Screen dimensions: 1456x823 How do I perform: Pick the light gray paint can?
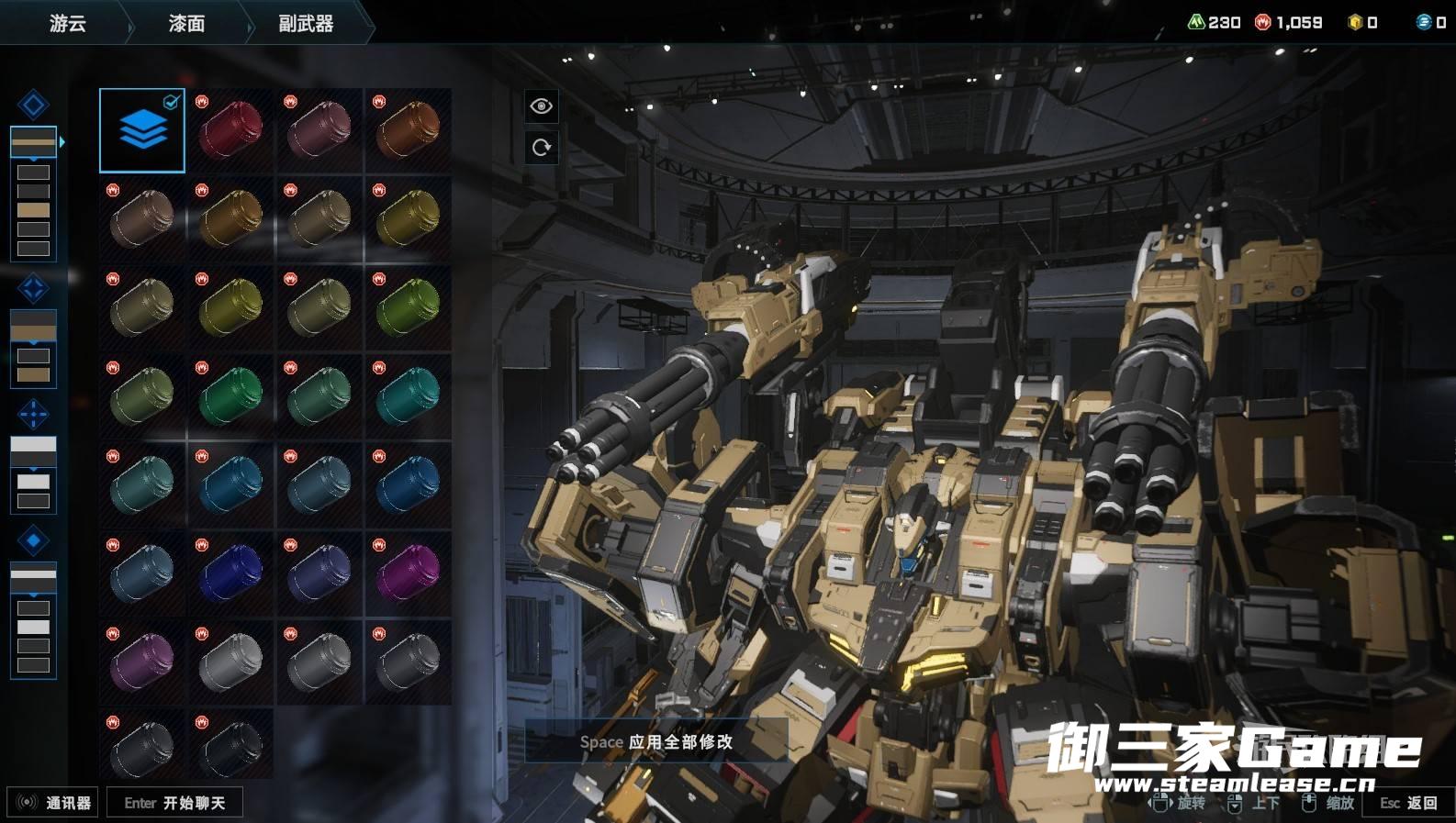[x=230, y=662]
